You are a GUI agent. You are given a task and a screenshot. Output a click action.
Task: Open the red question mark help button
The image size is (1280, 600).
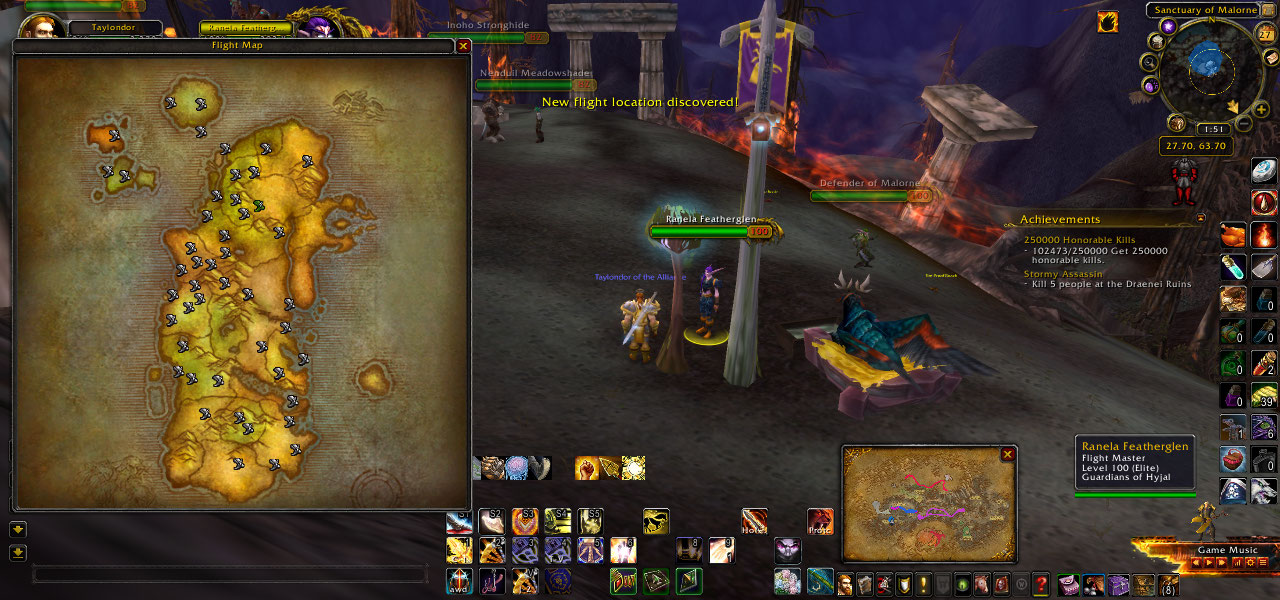coord(1041,584)
